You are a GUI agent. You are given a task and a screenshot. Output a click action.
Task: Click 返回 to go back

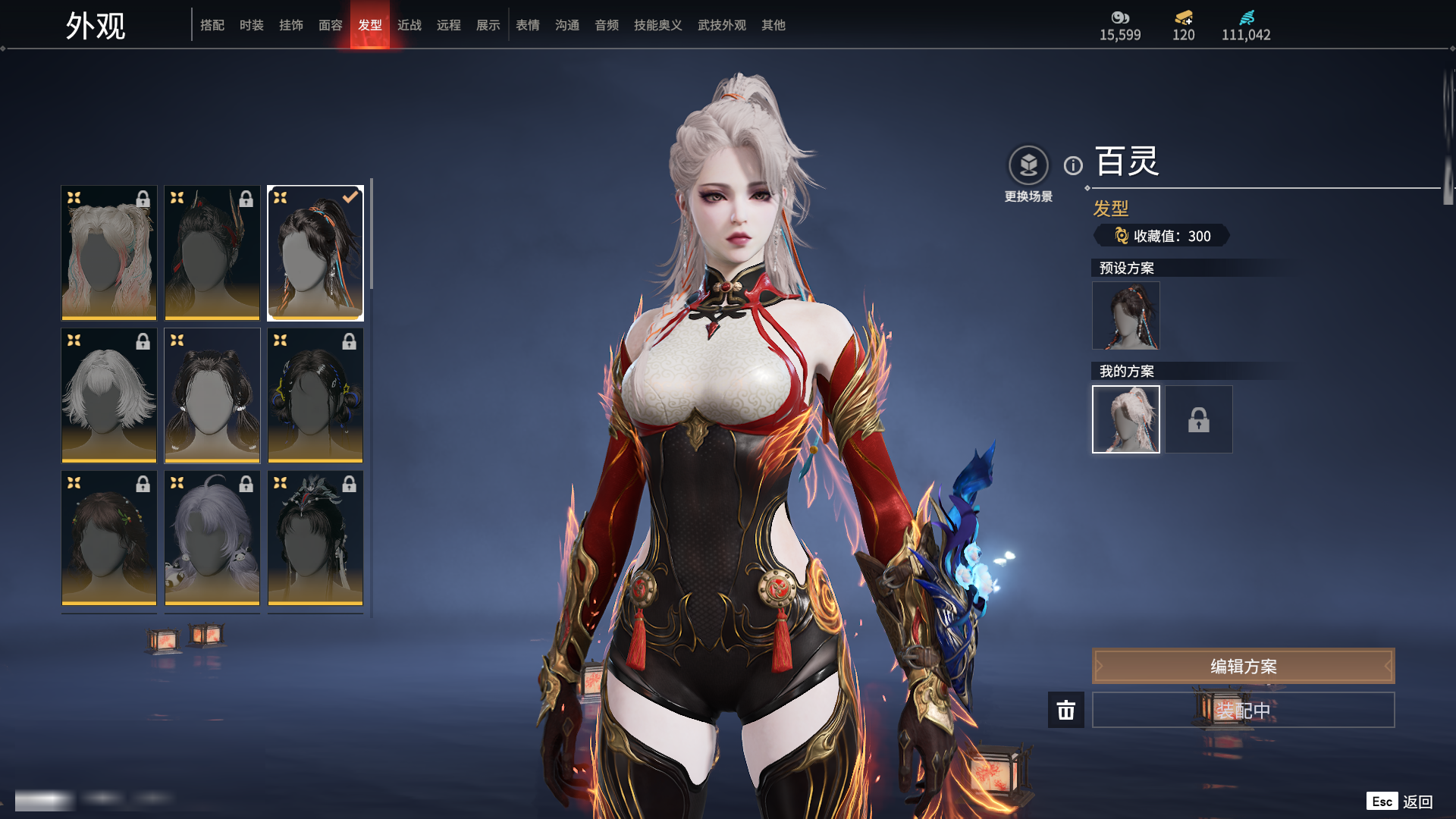click(1417, 802)
